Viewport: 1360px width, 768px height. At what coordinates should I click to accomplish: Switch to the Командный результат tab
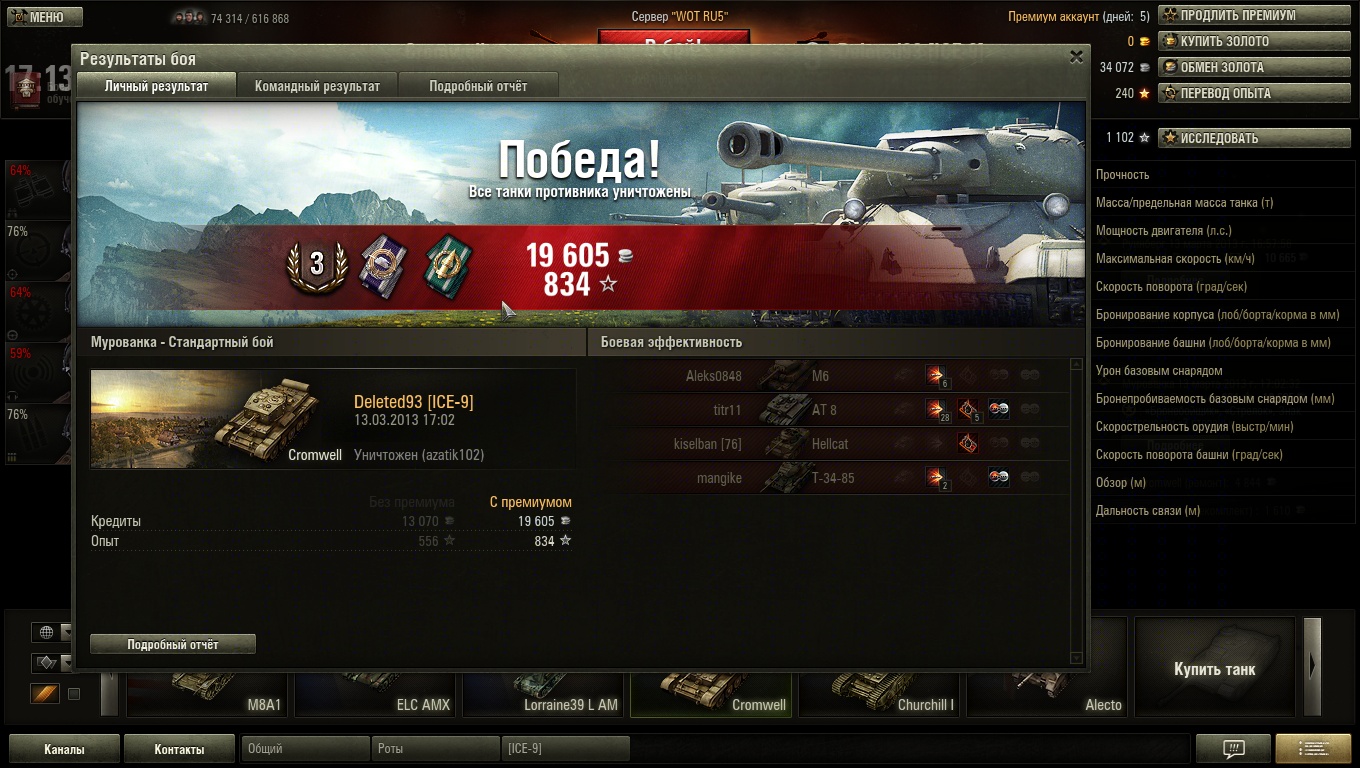pyautogui.click(x=317, y=86)
